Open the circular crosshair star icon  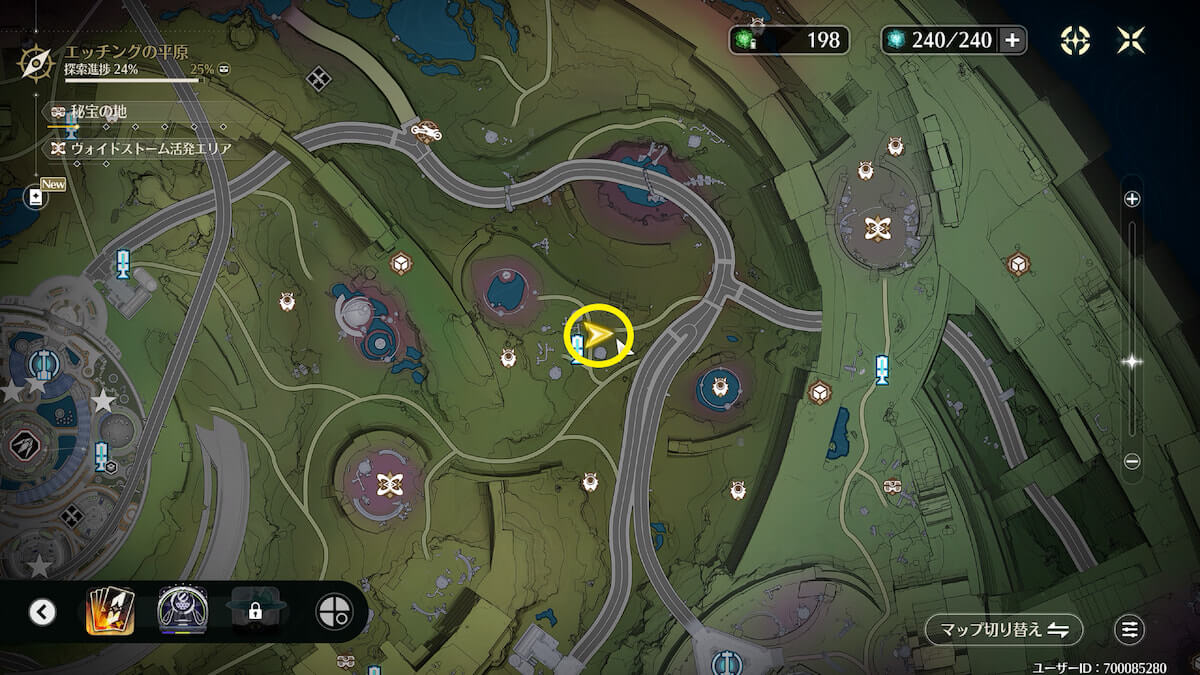pos(1075,40)
